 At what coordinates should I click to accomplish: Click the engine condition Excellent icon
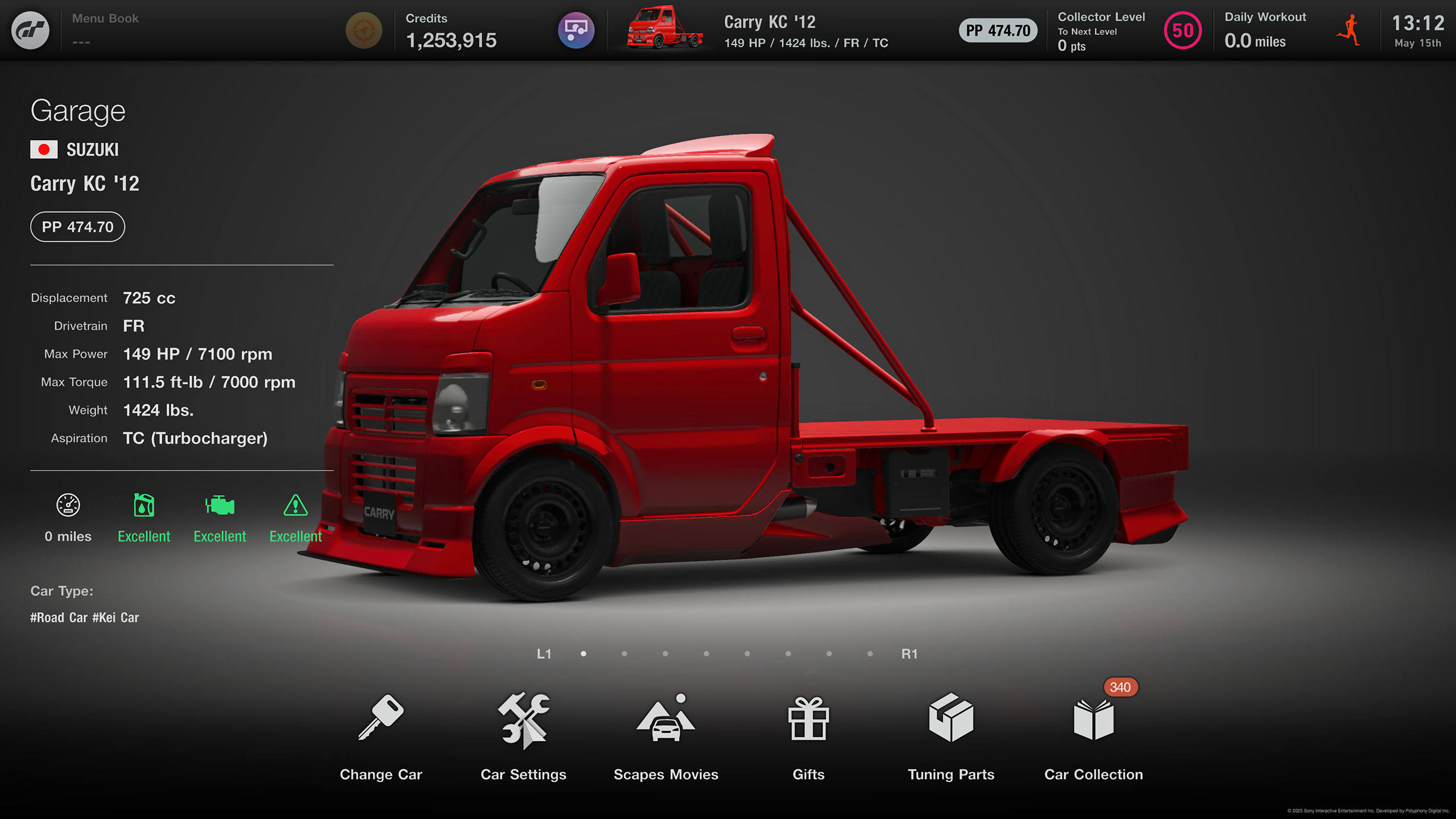(x=220, y=505)
